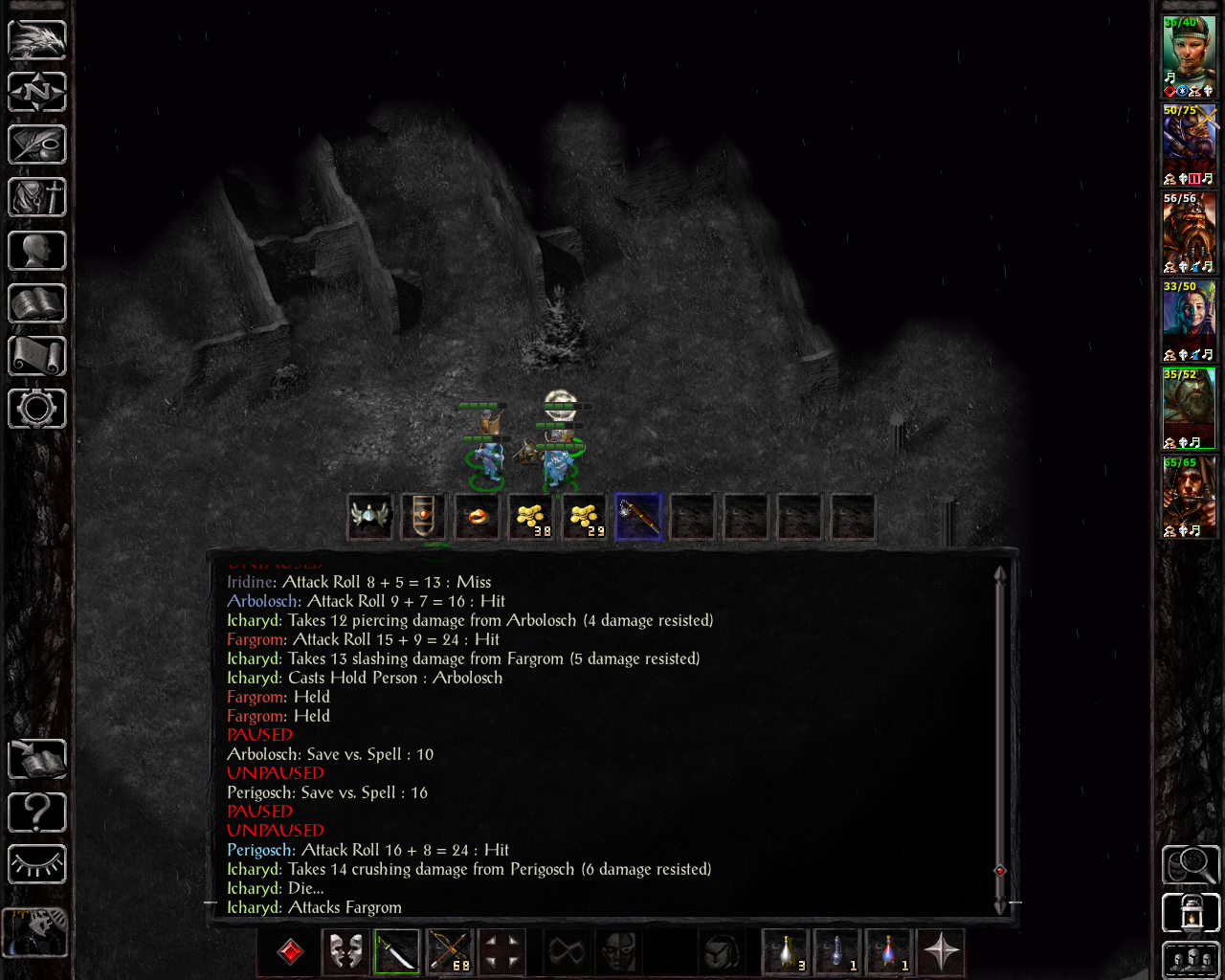Open the character record head icon
This screenshot has width=1225, height=980.
(x=37, y=251)
